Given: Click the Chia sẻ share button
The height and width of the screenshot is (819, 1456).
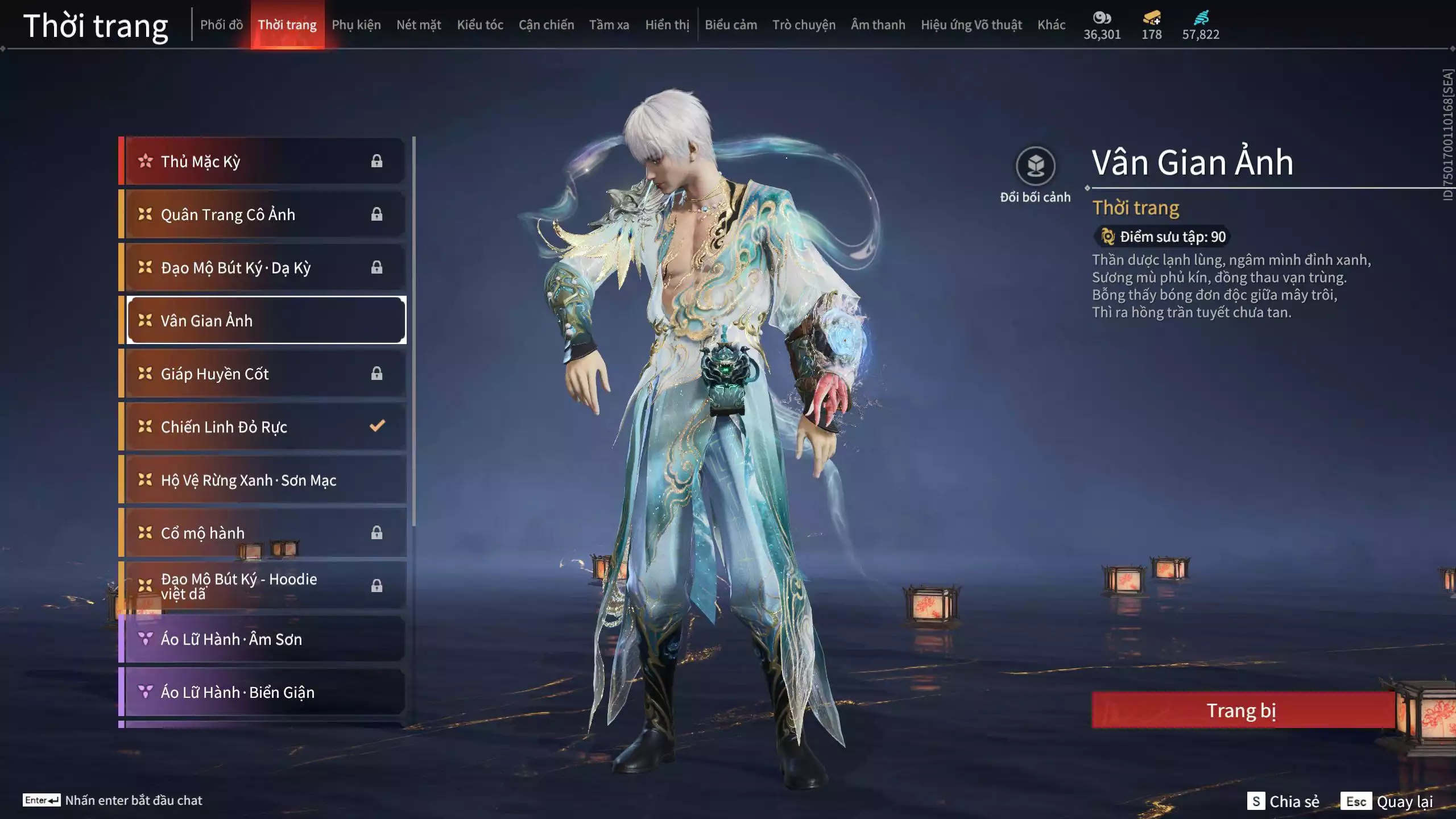Looking at the screenshot, I should (x=1283, y=801).
